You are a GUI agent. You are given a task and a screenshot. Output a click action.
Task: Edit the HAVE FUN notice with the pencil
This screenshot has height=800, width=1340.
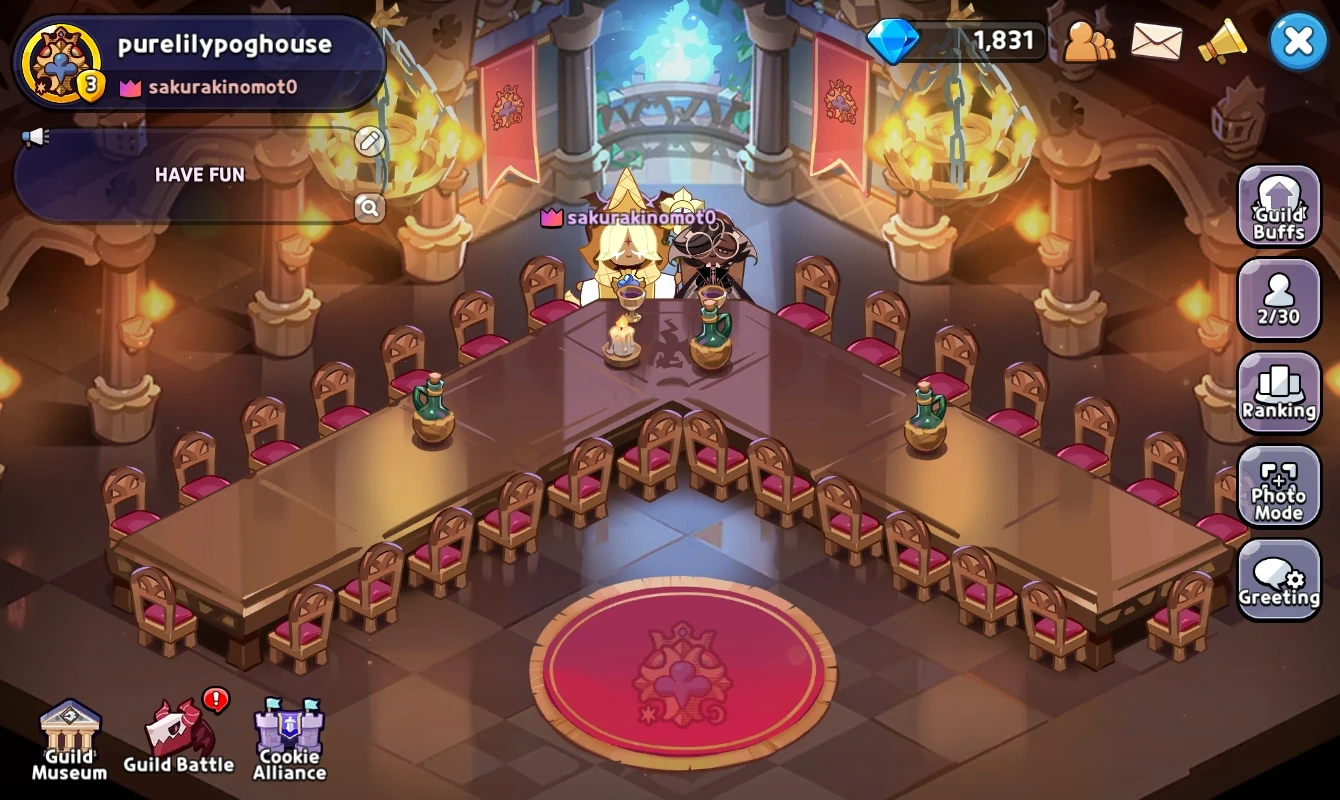tap(368, 142)
